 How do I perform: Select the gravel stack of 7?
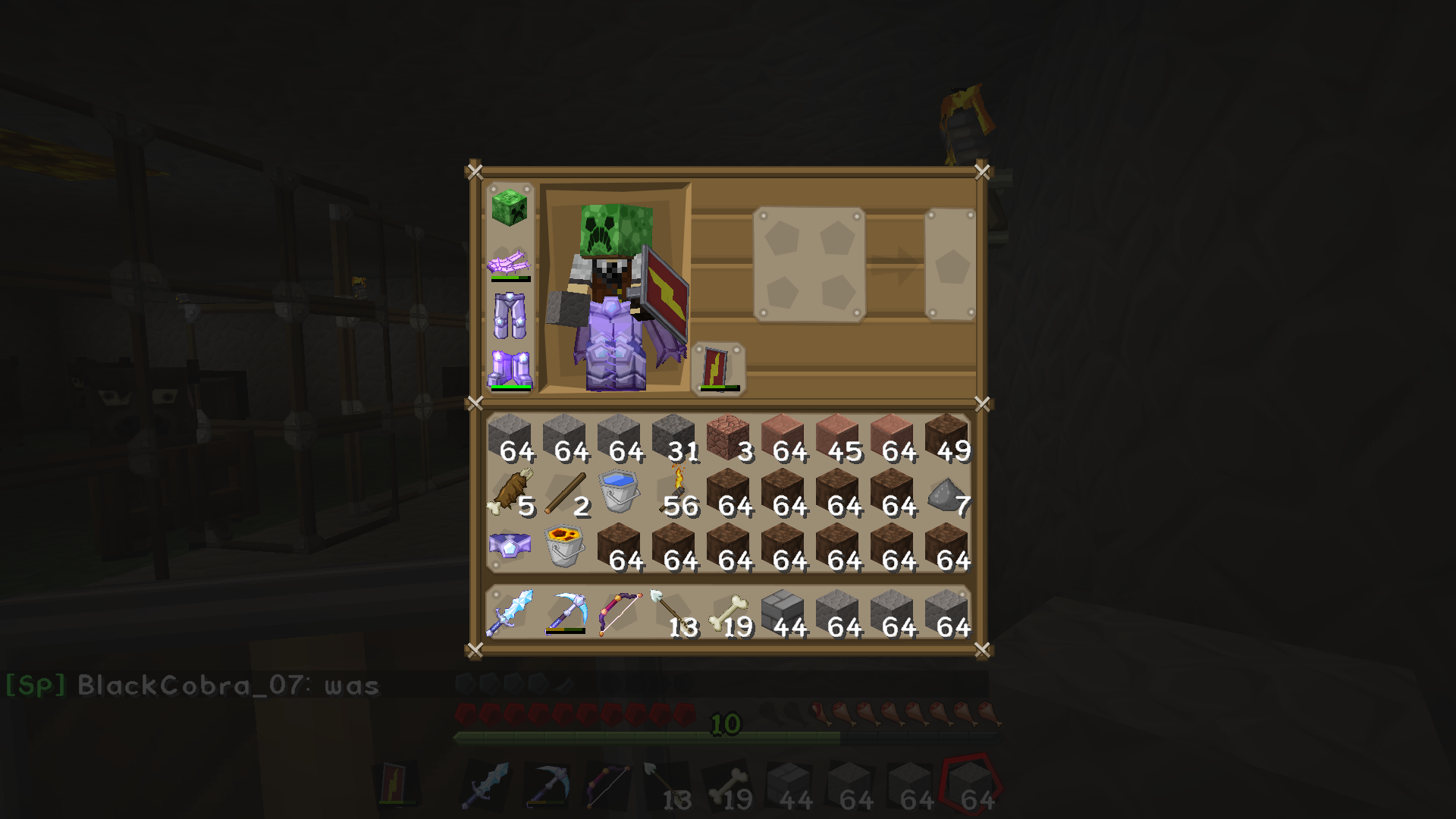[x=948, y=493]
